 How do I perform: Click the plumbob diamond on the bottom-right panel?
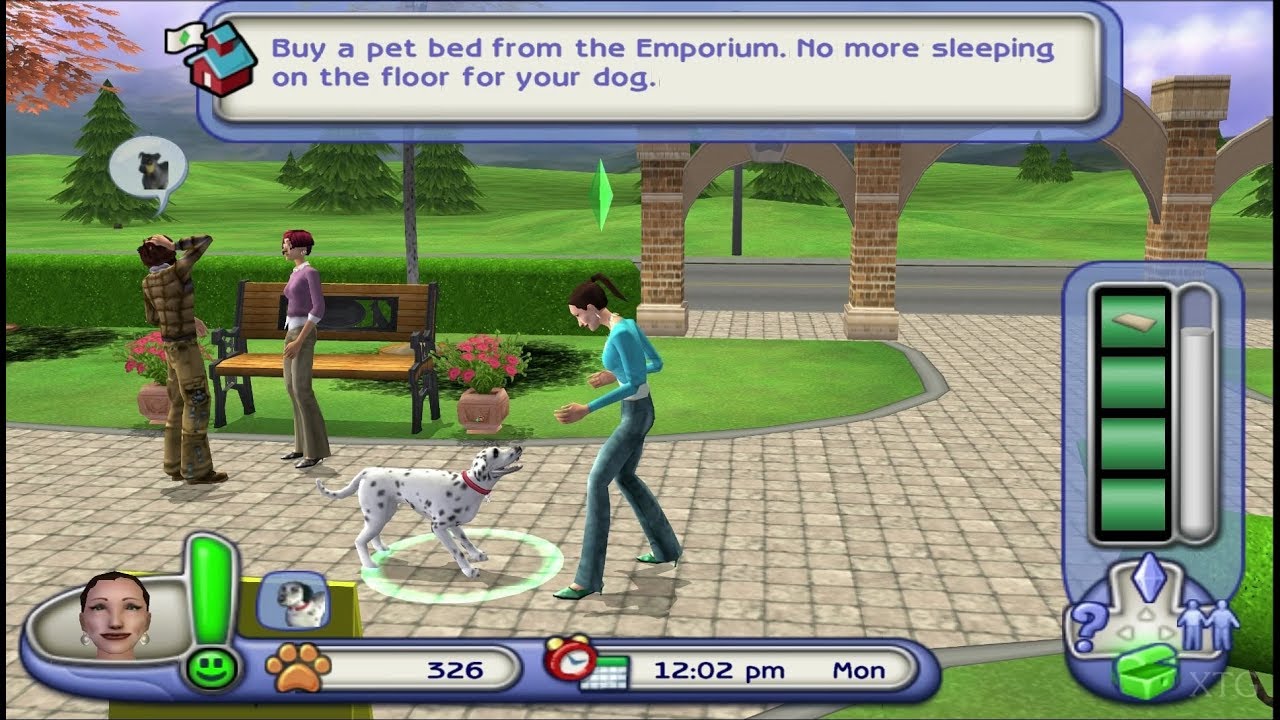(x=1149, y=577)
